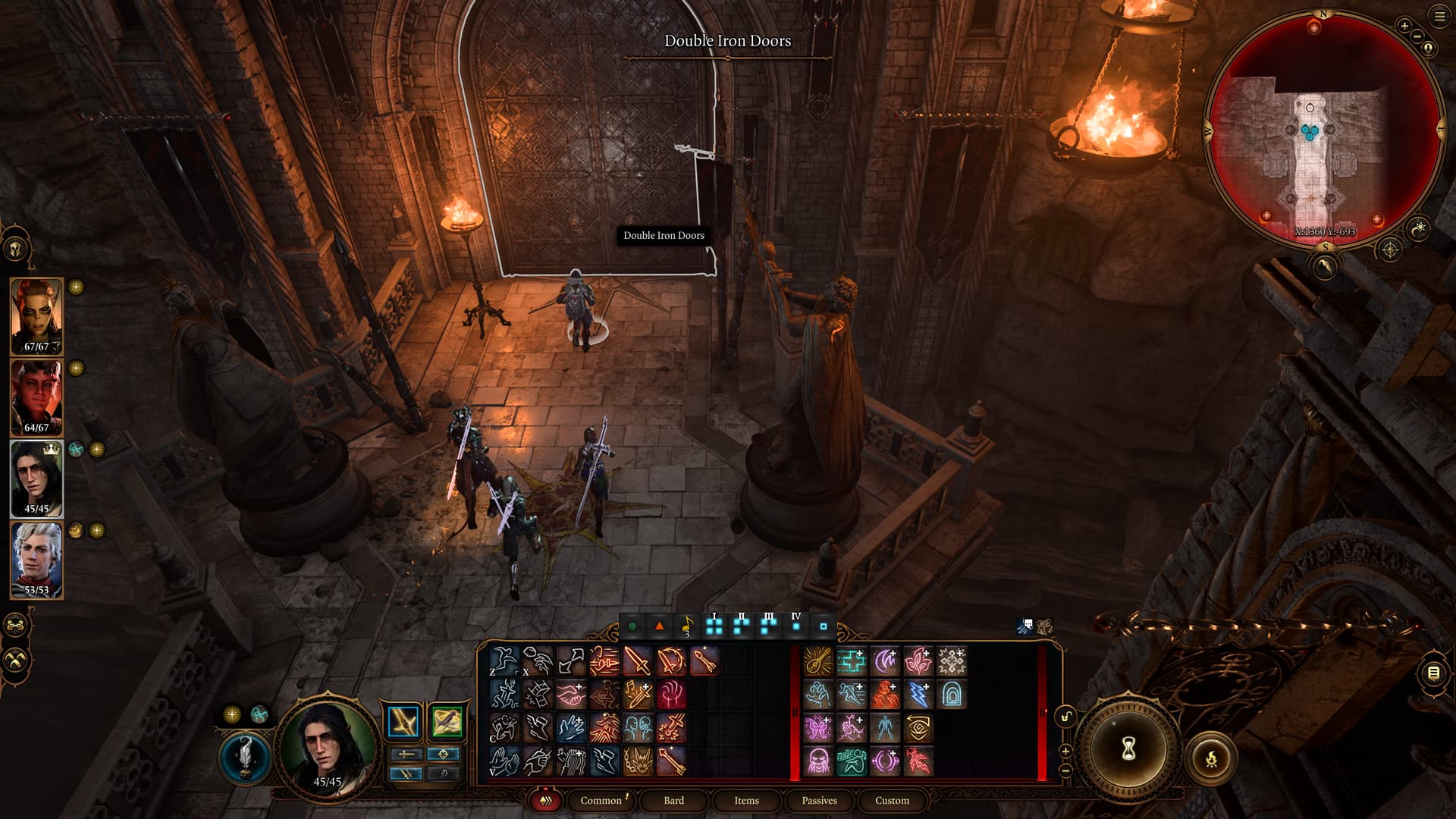Use the pink butterfly spell icon
1456x819 pixels.
tap(818, 728)
